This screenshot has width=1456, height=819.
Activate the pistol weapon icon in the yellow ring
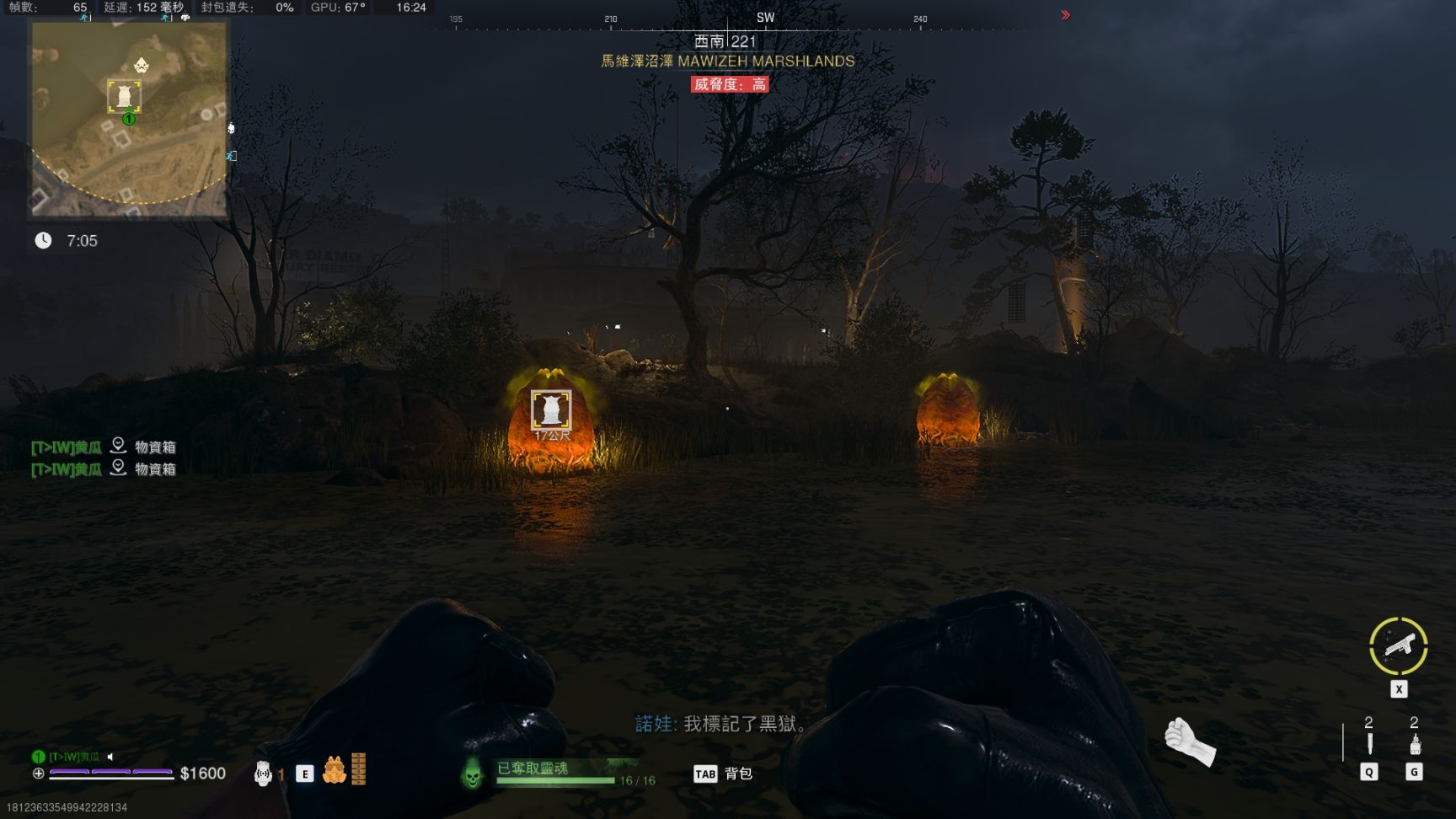(1398, 645)
